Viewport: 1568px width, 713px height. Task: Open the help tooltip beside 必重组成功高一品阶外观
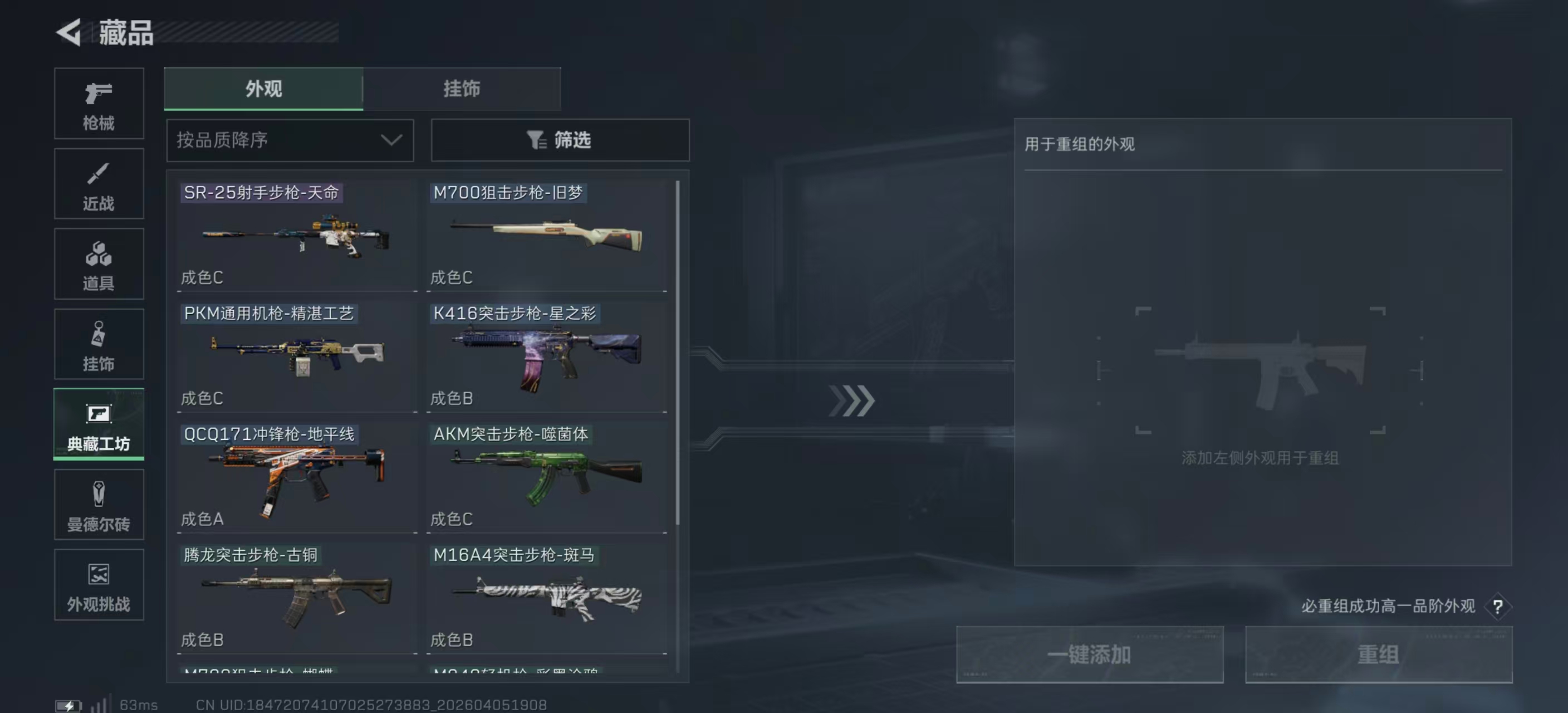(x=1498, y=607)
